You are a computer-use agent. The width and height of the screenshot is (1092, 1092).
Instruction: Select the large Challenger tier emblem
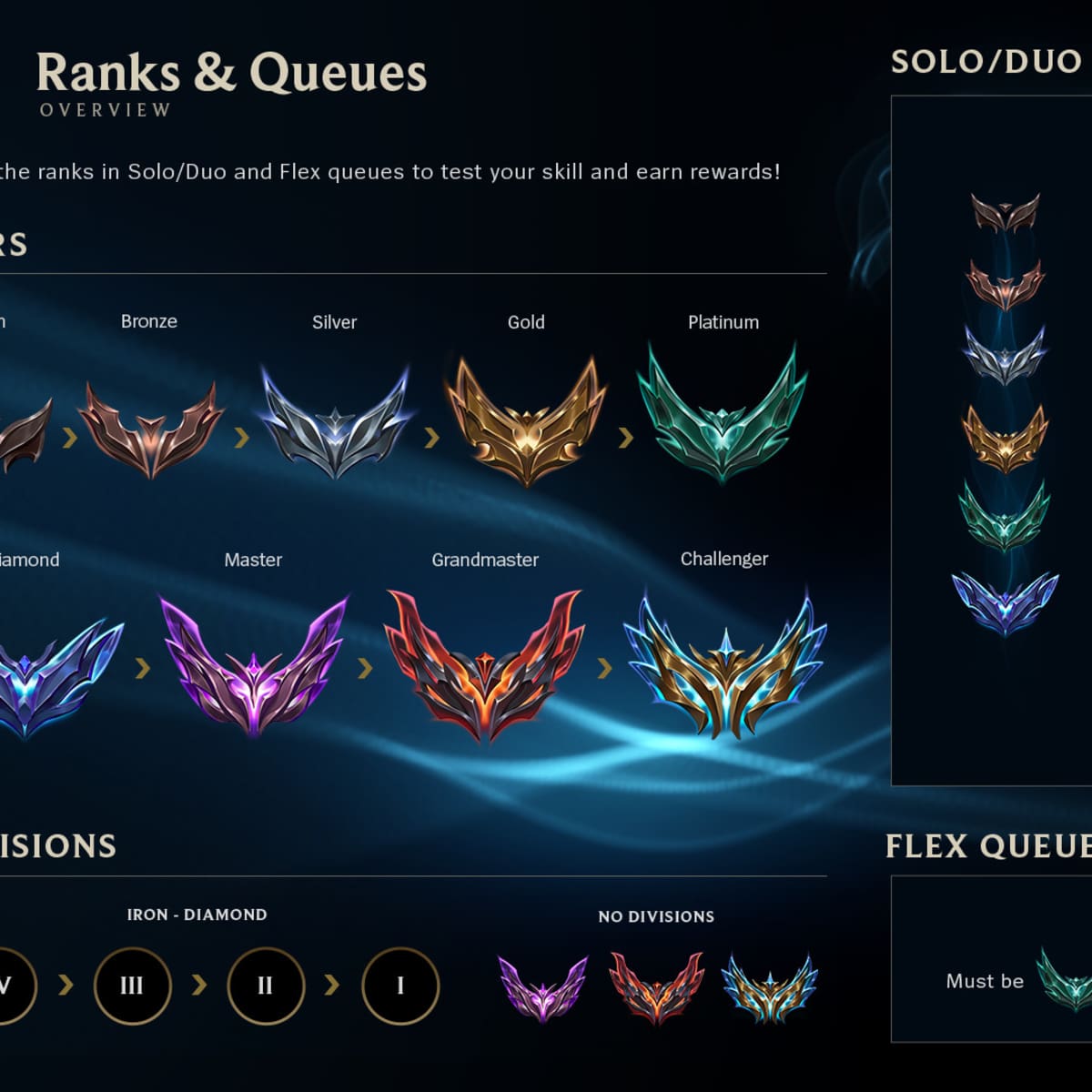tap(725, 667)
